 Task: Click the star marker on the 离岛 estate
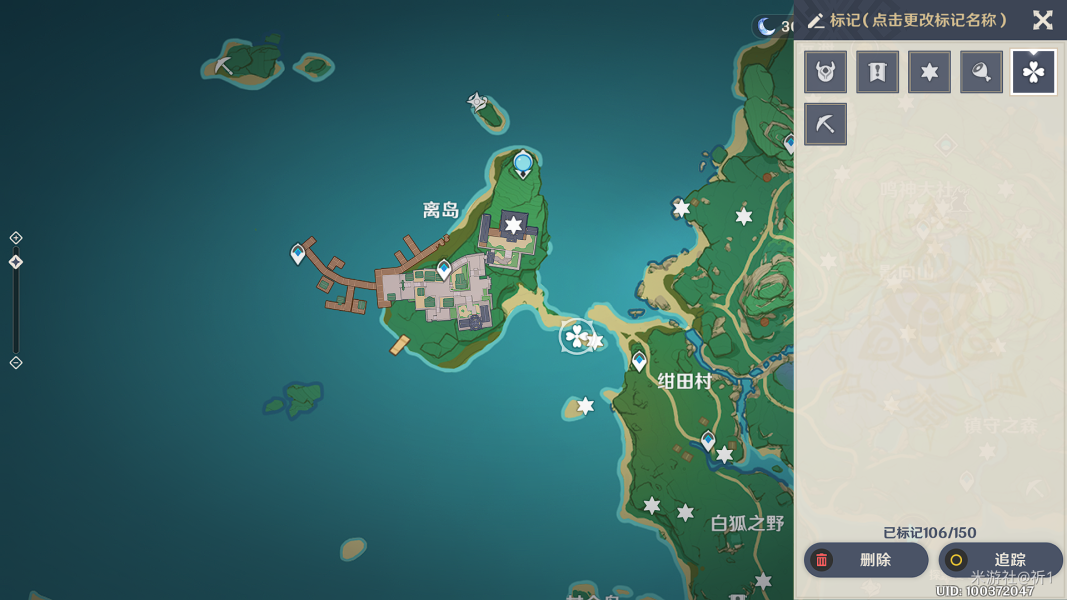[514, 225]
